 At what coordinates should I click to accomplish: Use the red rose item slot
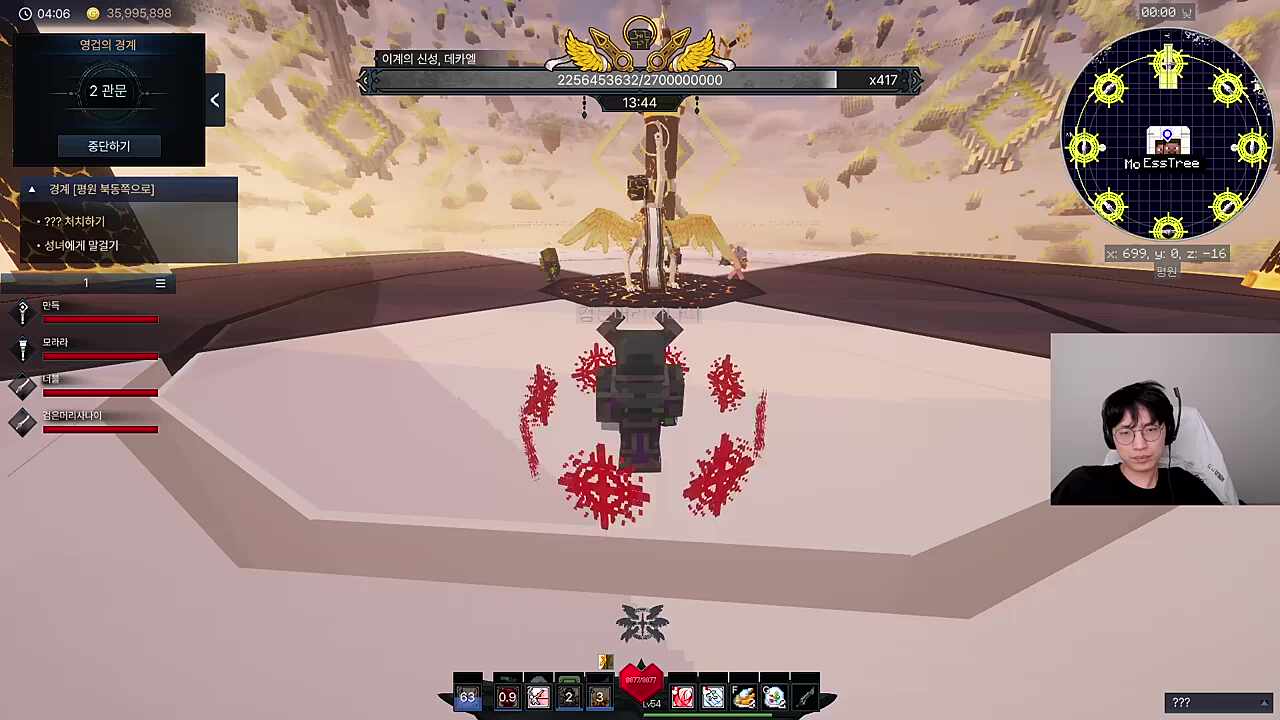coord(682,697)
